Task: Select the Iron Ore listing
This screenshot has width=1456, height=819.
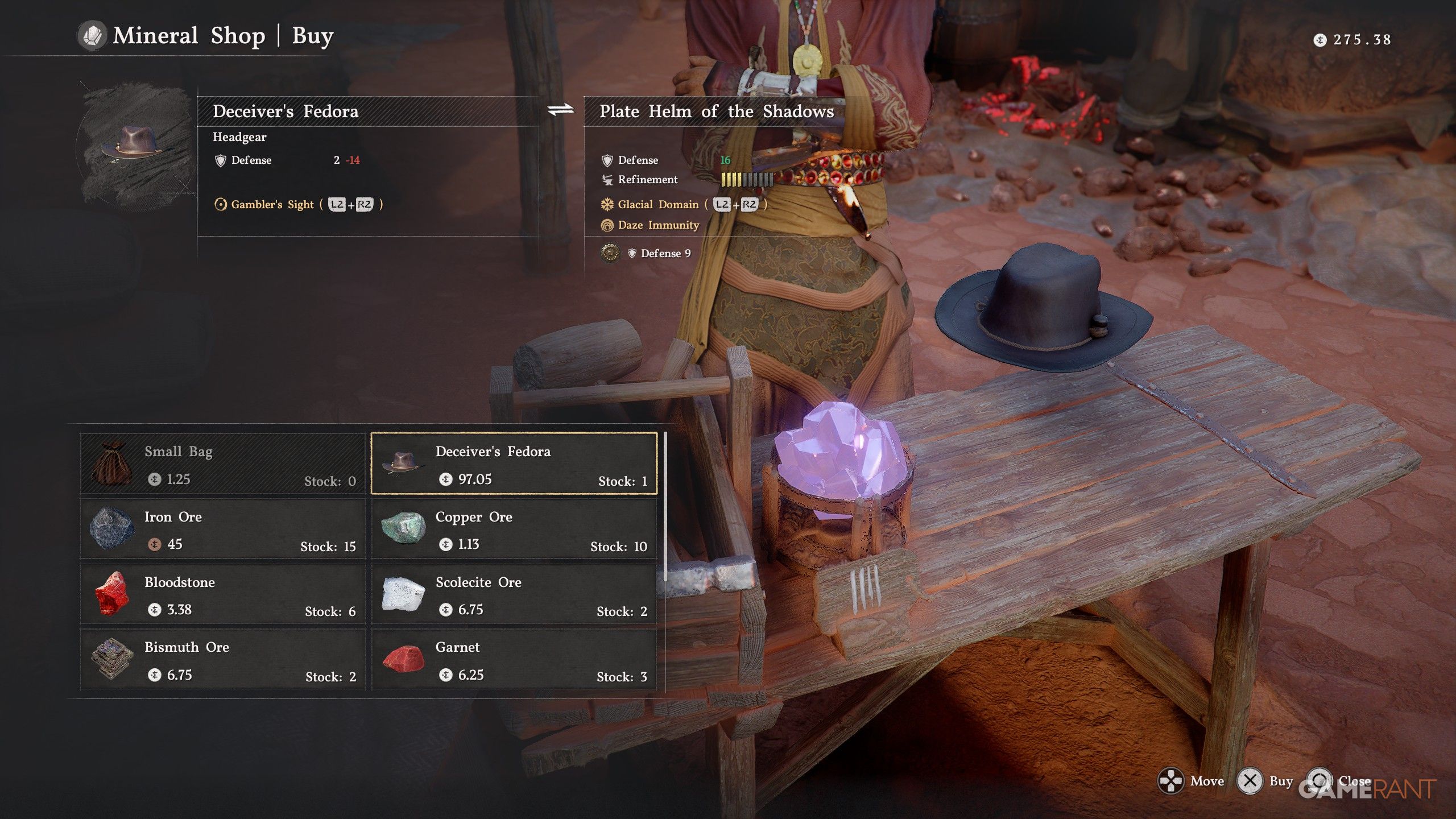Action: click(222, 530)
